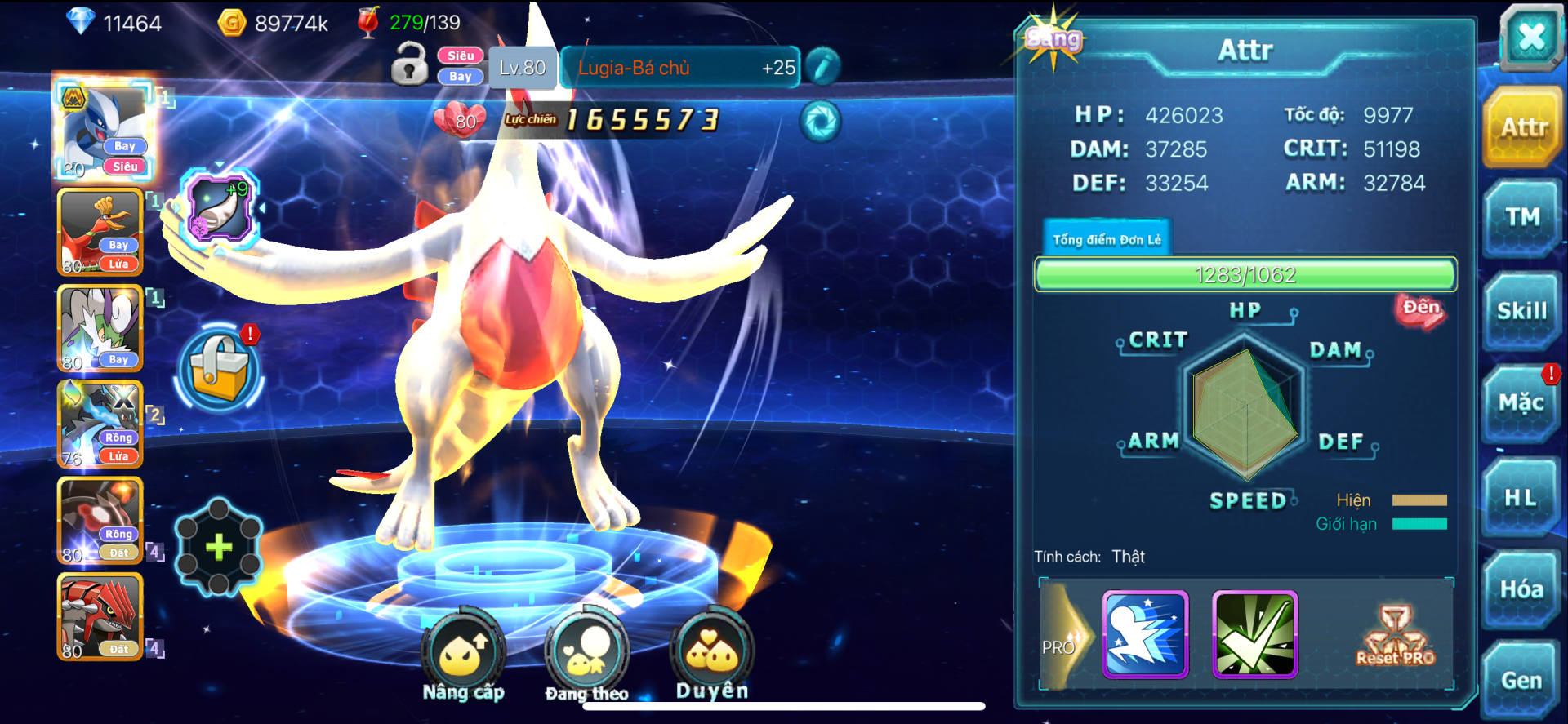Show the Gen tab
Viewport: 1568px width, 724px height.
pos(1521,680)
